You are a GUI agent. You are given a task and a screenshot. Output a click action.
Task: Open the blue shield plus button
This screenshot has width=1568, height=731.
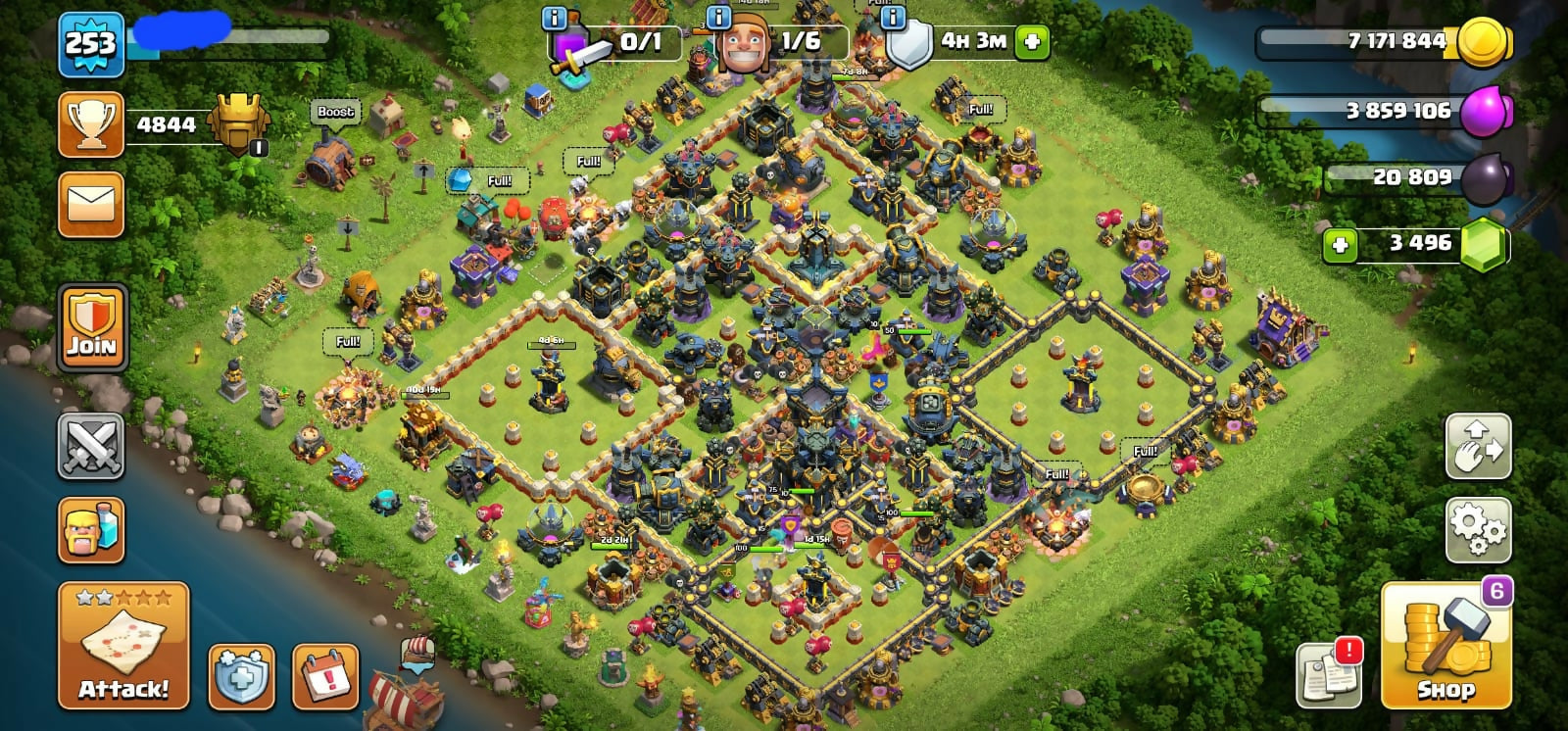pyautogui.click(x=241, y=676)
